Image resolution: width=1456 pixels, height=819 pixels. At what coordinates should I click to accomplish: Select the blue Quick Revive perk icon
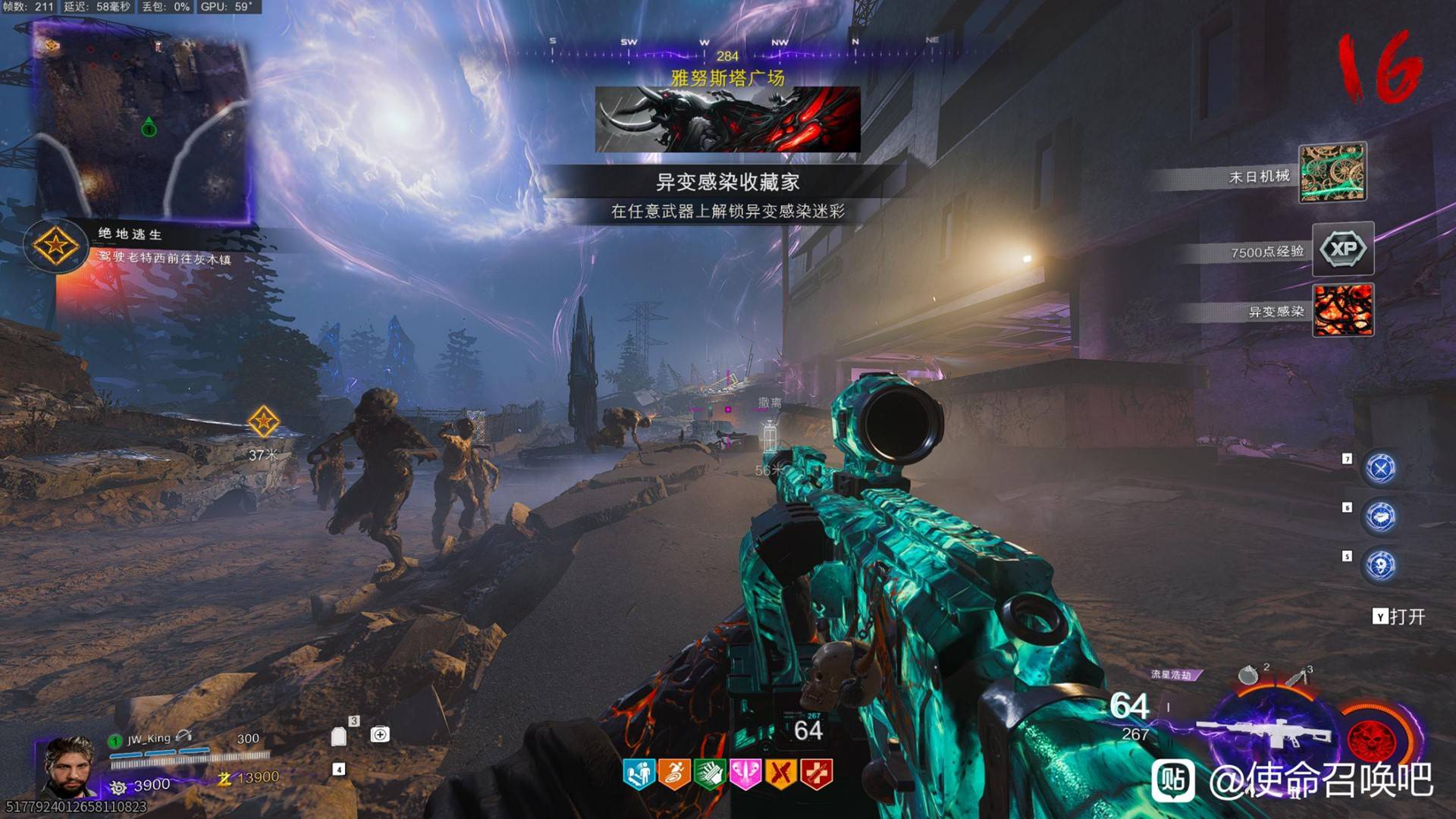(x=639, y=774)
